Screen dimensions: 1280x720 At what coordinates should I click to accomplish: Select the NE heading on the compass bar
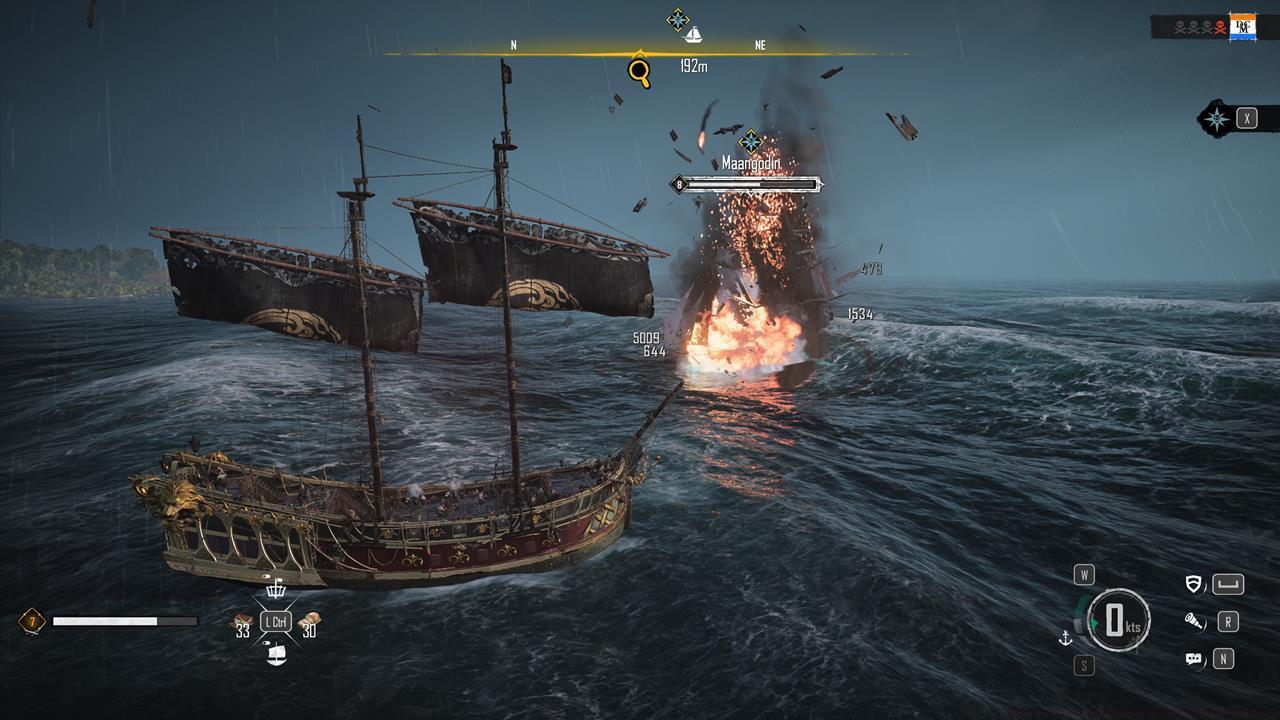(760, 45)
